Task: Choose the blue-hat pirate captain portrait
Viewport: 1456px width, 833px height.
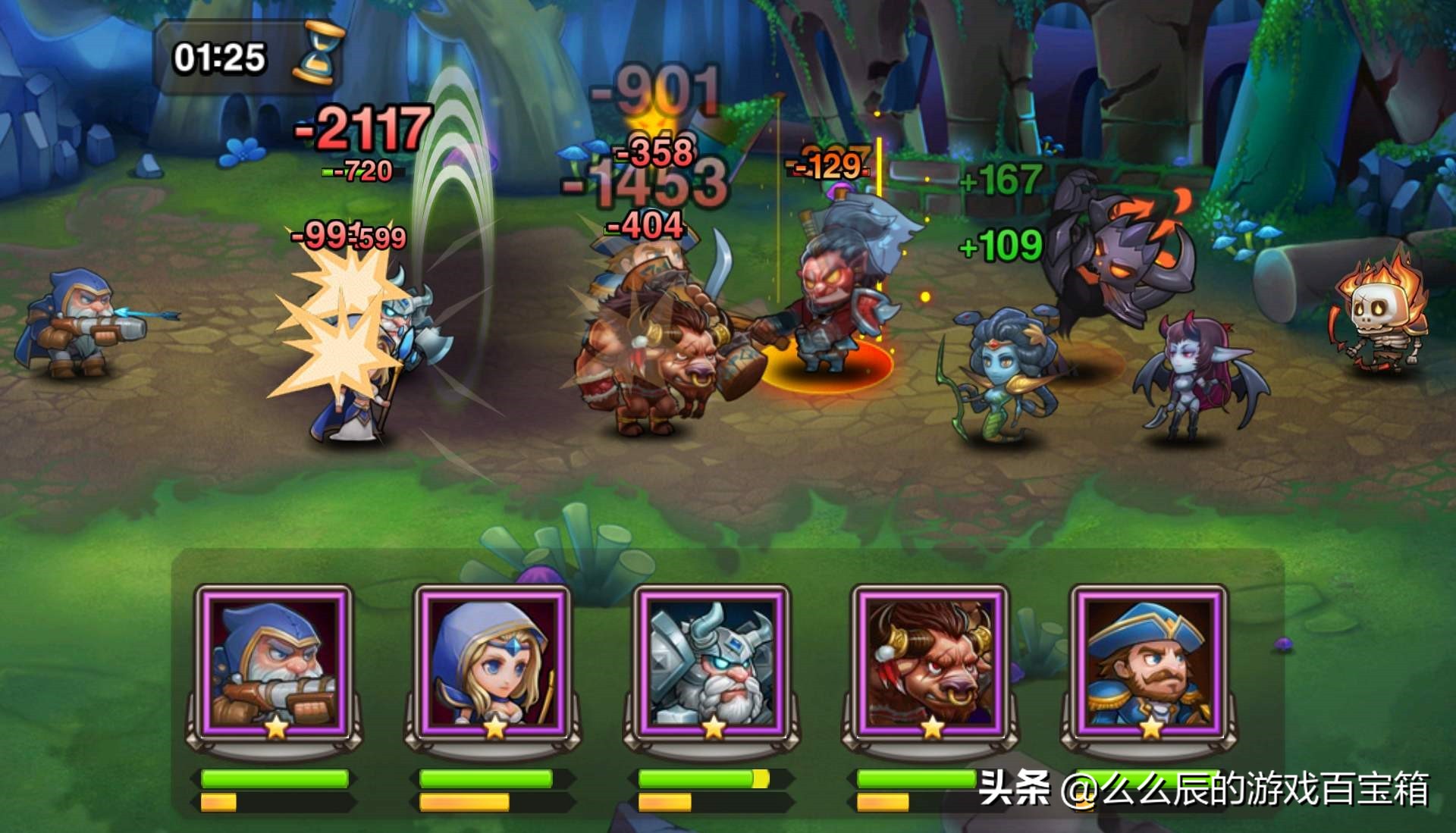Action: [x=1149, y=663]
